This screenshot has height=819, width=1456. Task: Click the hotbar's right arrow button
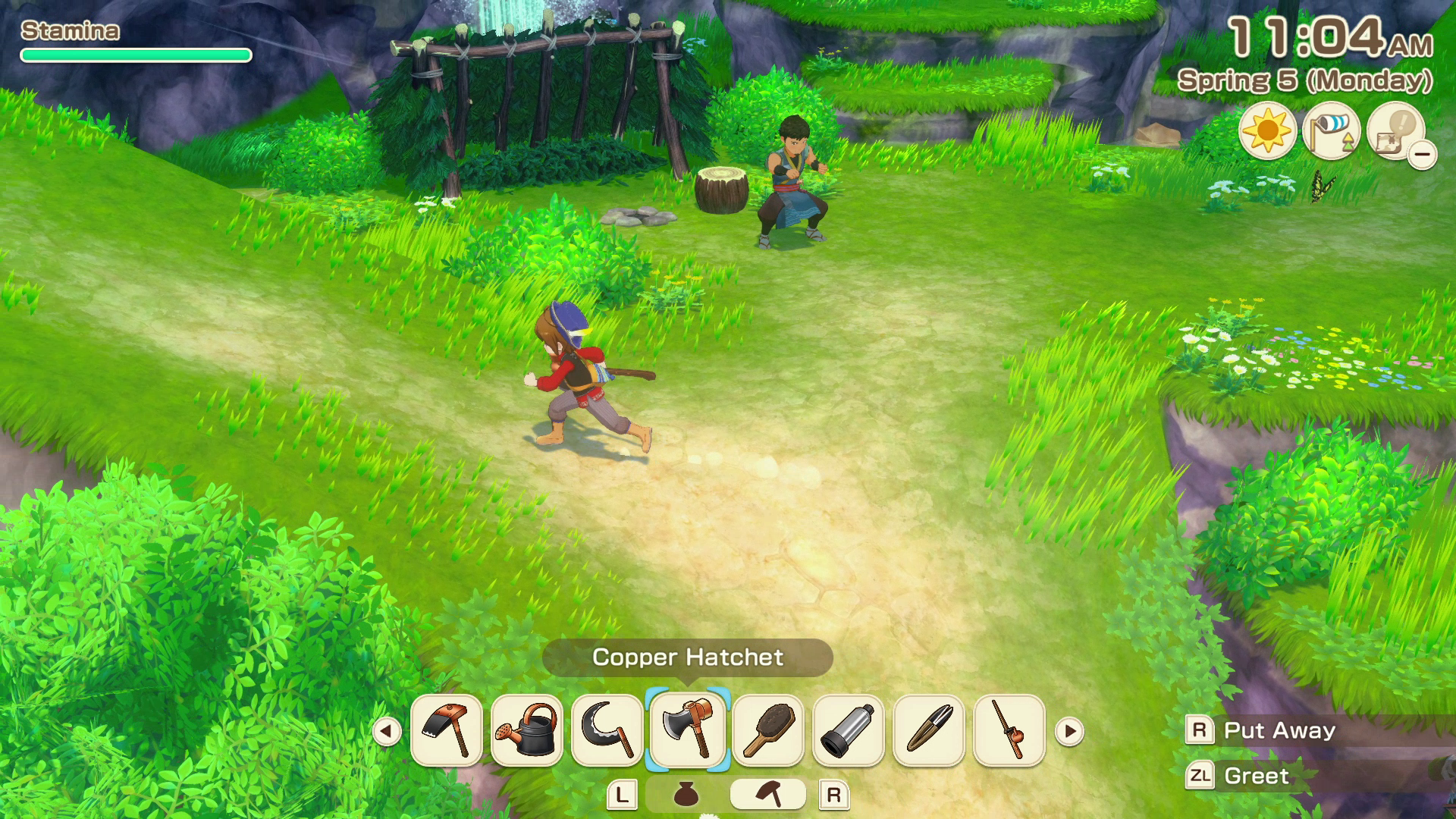1069,732
